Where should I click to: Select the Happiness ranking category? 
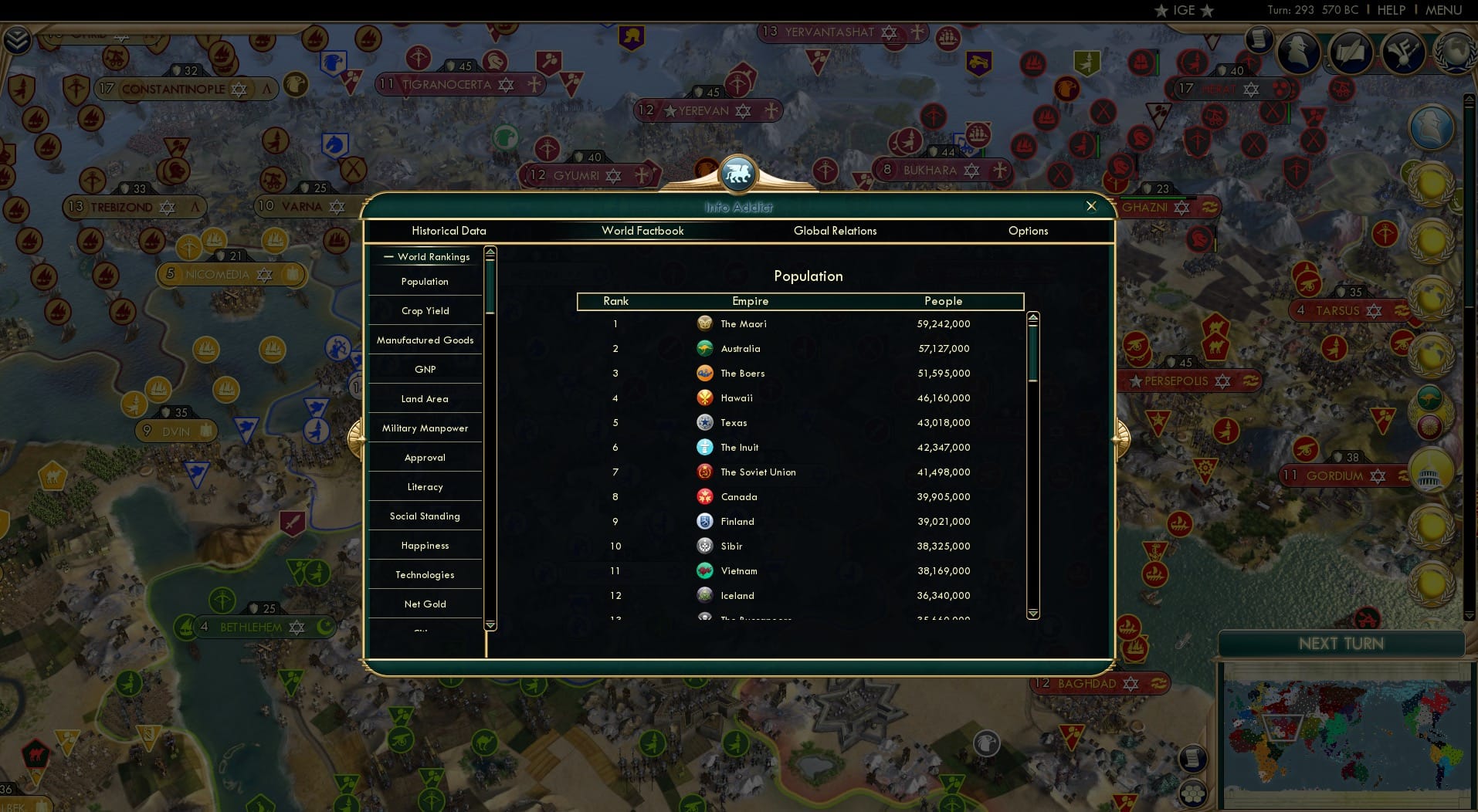[x=425, y=545]
